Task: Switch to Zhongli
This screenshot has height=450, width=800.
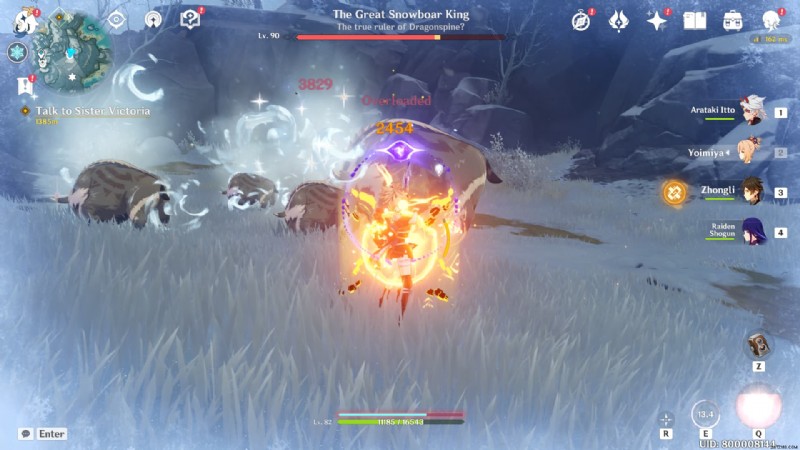Action: [751, 191]
